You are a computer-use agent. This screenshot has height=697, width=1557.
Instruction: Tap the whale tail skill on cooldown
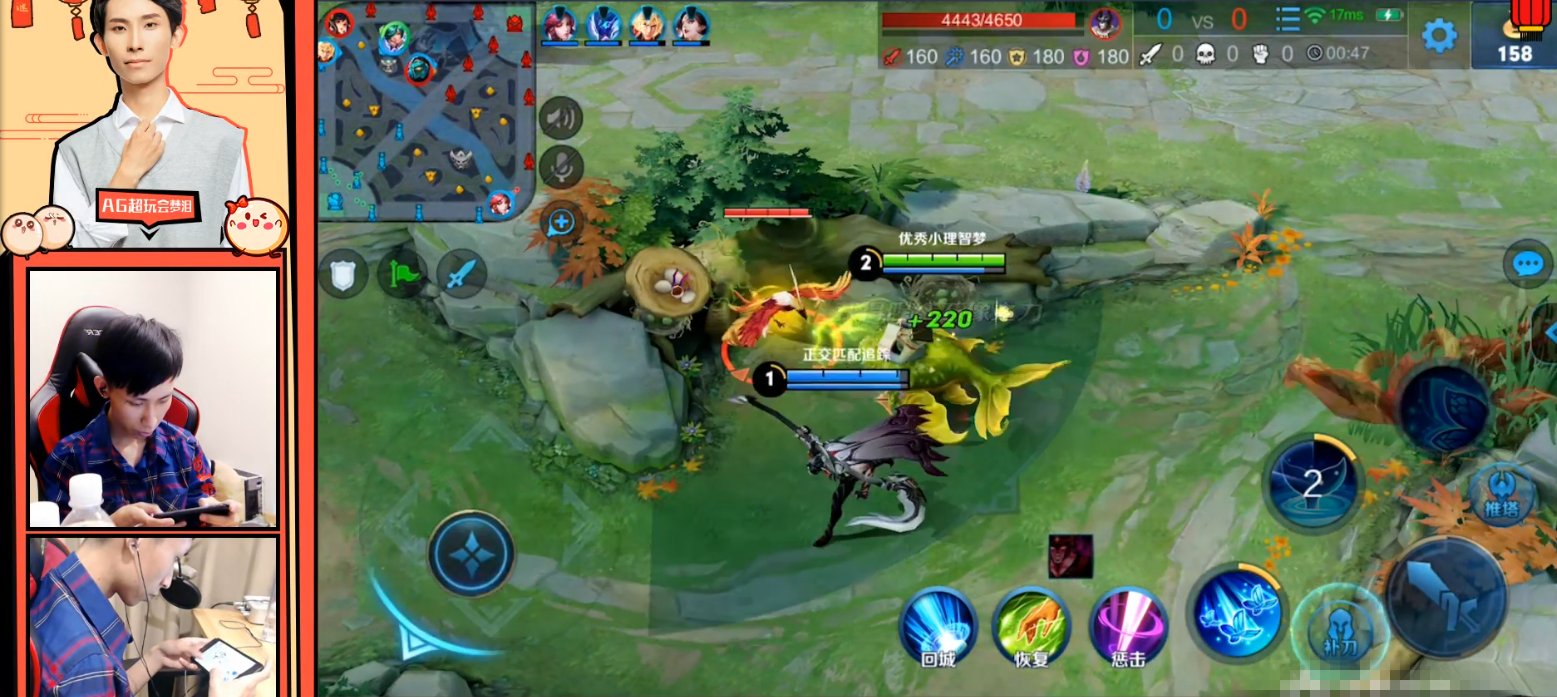(1312, 485)
